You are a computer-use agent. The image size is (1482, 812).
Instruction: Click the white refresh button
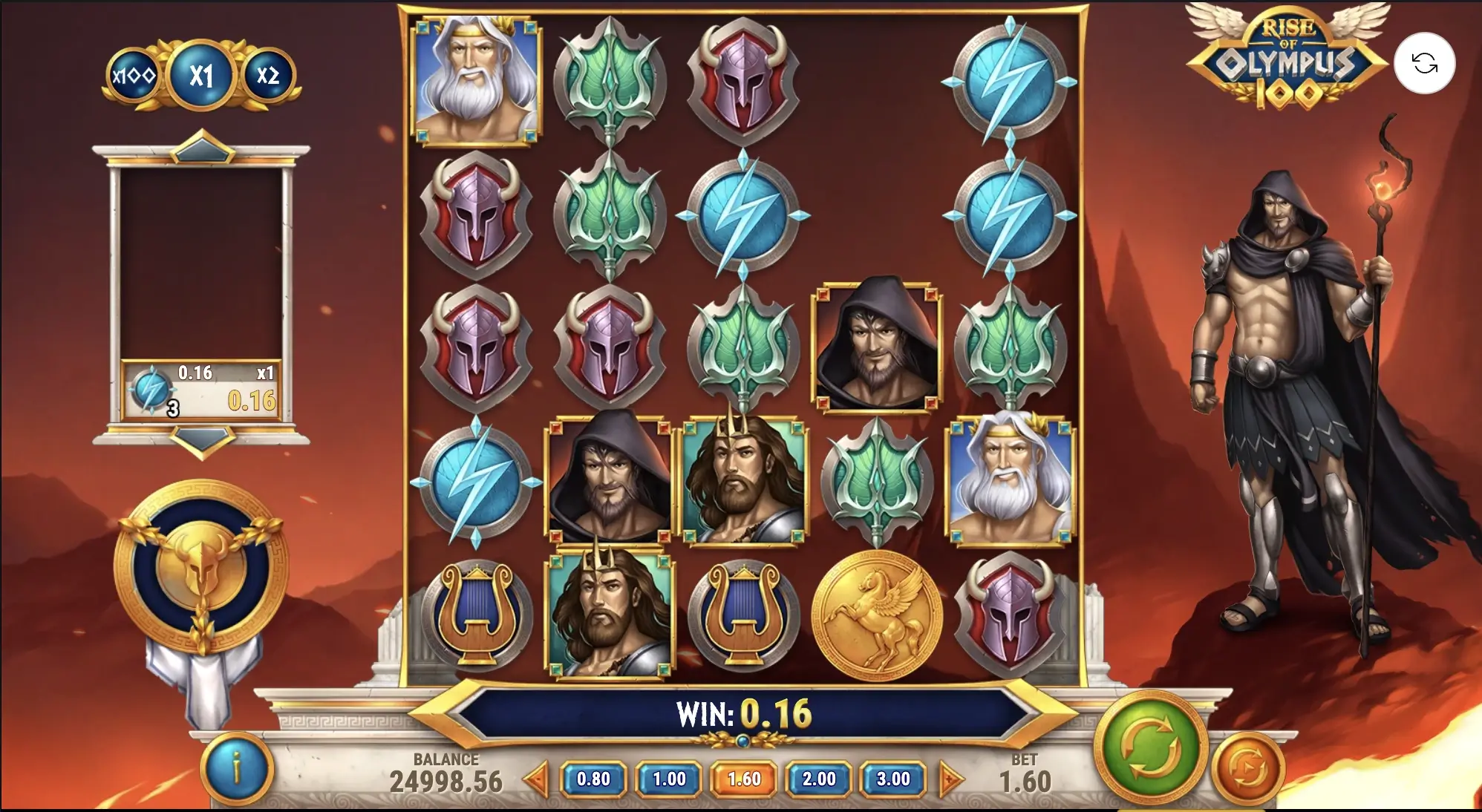[1424, 63]
